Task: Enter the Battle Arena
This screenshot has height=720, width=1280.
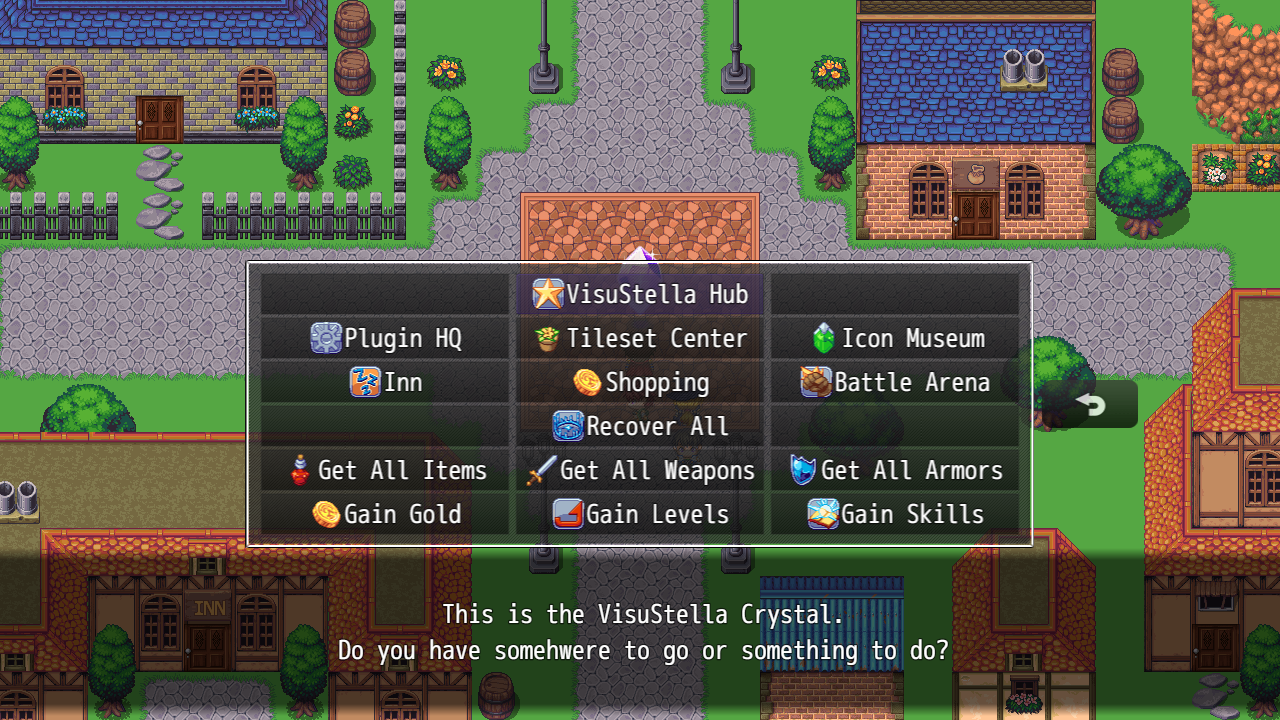Action: (x=896, y=382)
